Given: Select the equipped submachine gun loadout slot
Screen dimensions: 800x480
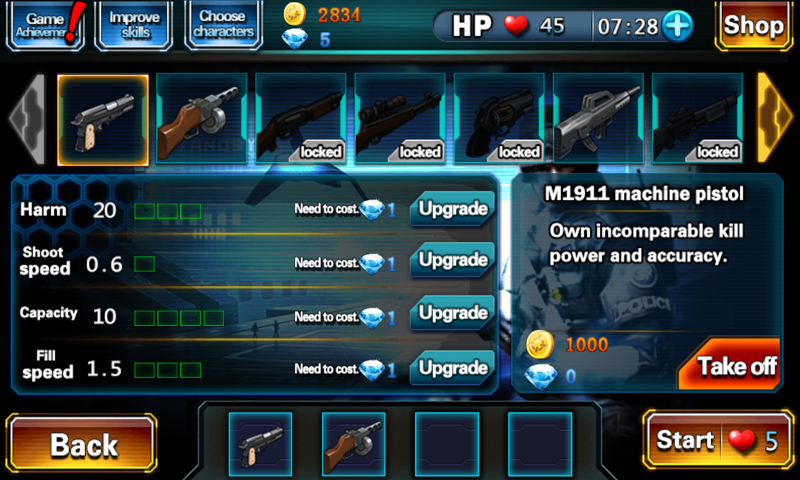Looking at the screenshot, I should [x=353, y=441].
